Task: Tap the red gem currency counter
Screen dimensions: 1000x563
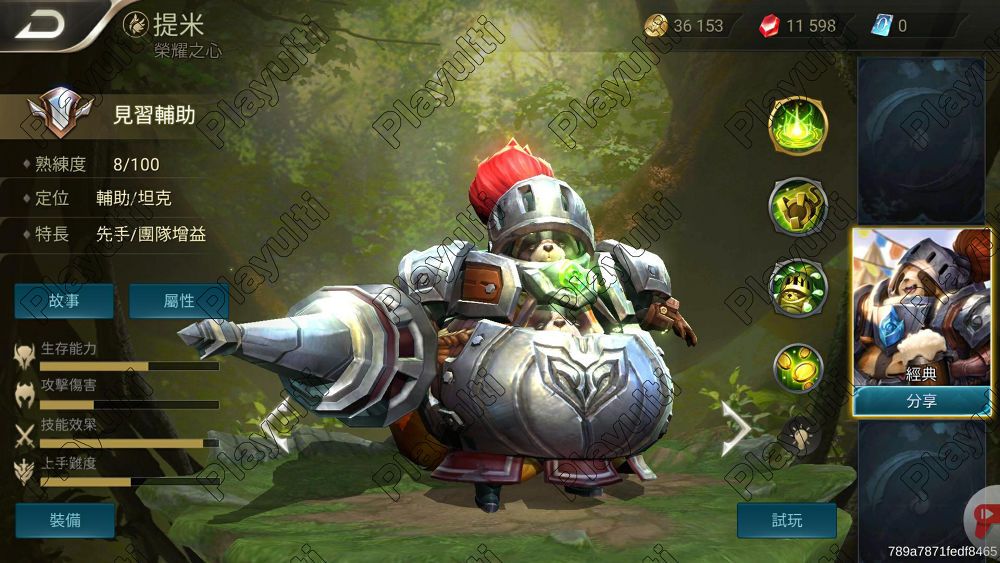Action: pos(799,26)
